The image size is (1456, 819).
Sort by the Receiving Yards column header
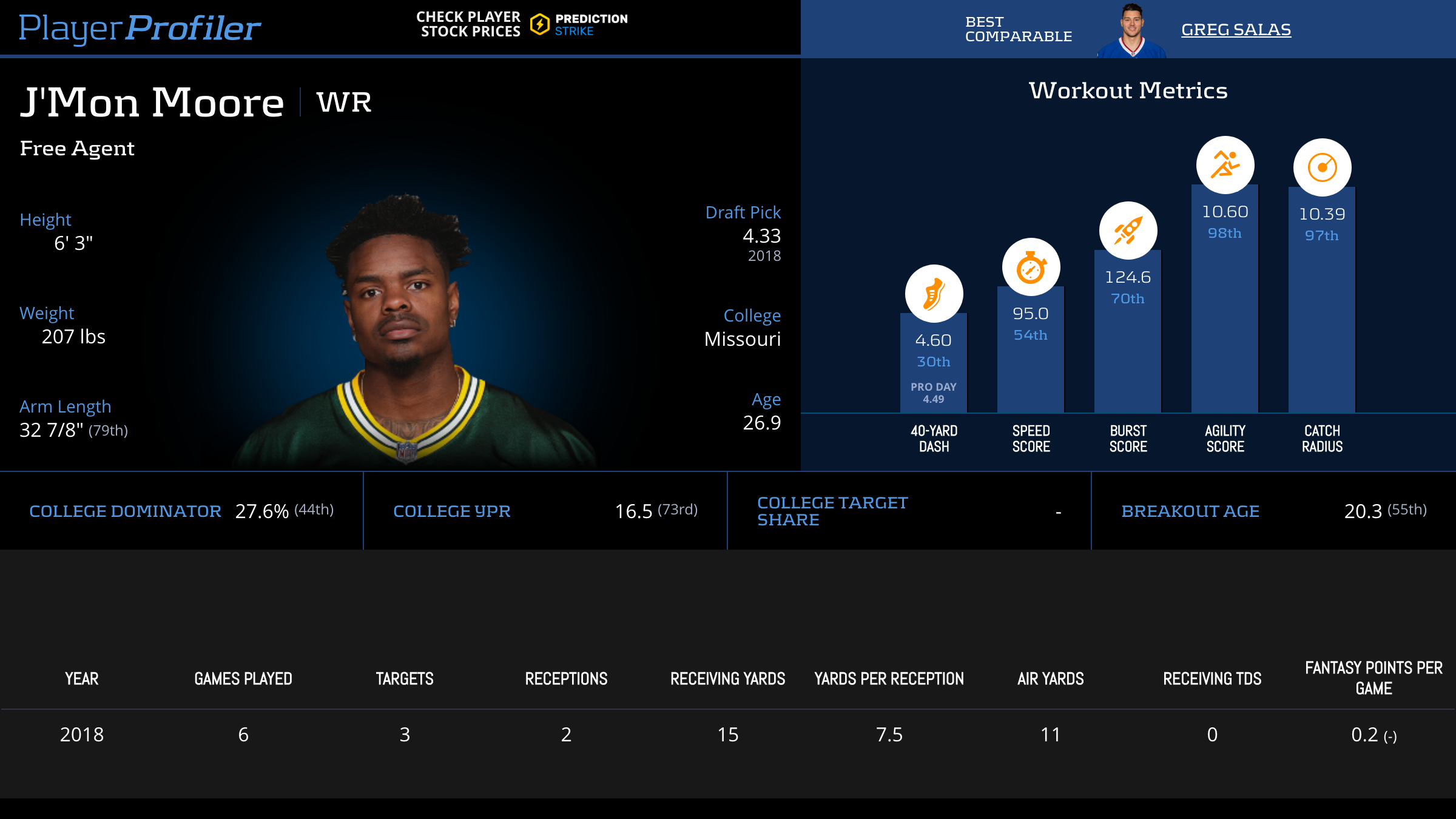[727, 679]
